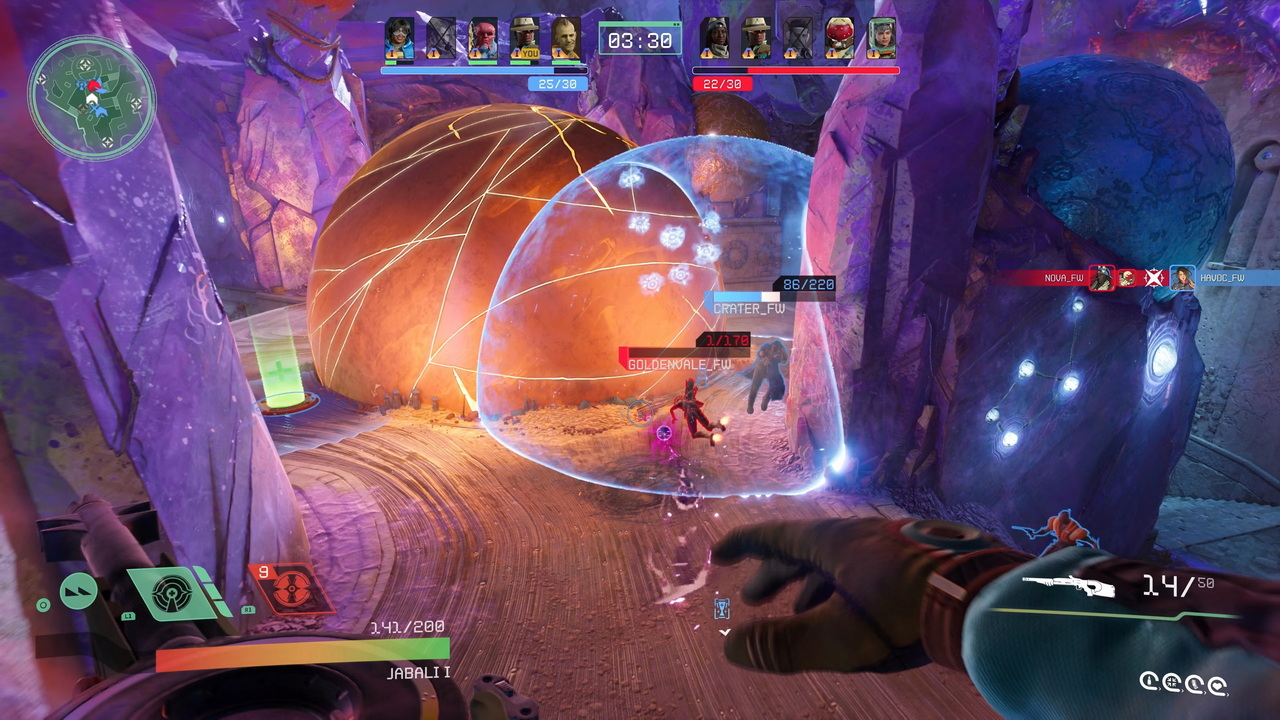
Task: Click the rifle weapon icon
Action: 1067,586
